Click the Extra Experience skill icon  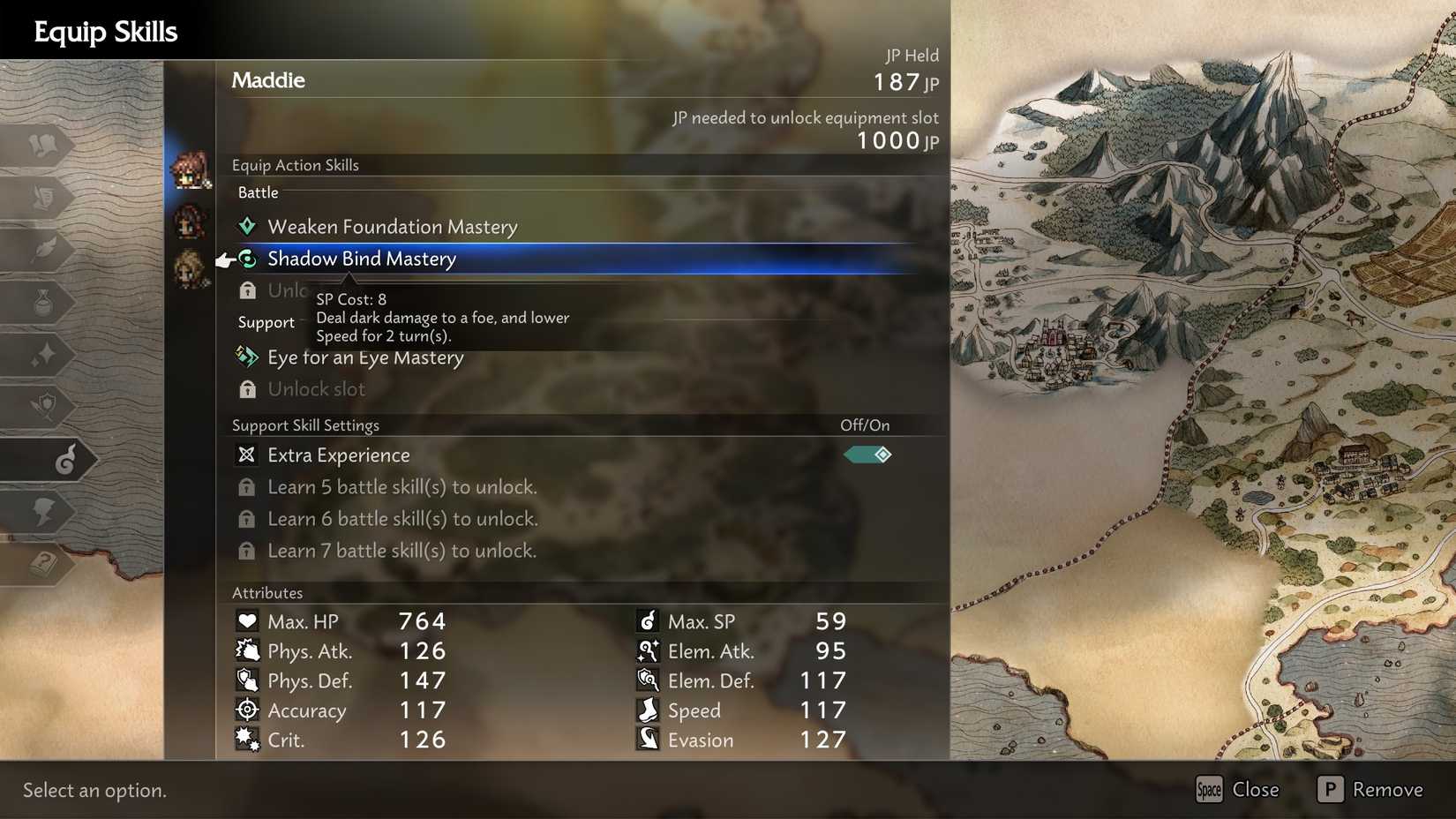point(248,455)
